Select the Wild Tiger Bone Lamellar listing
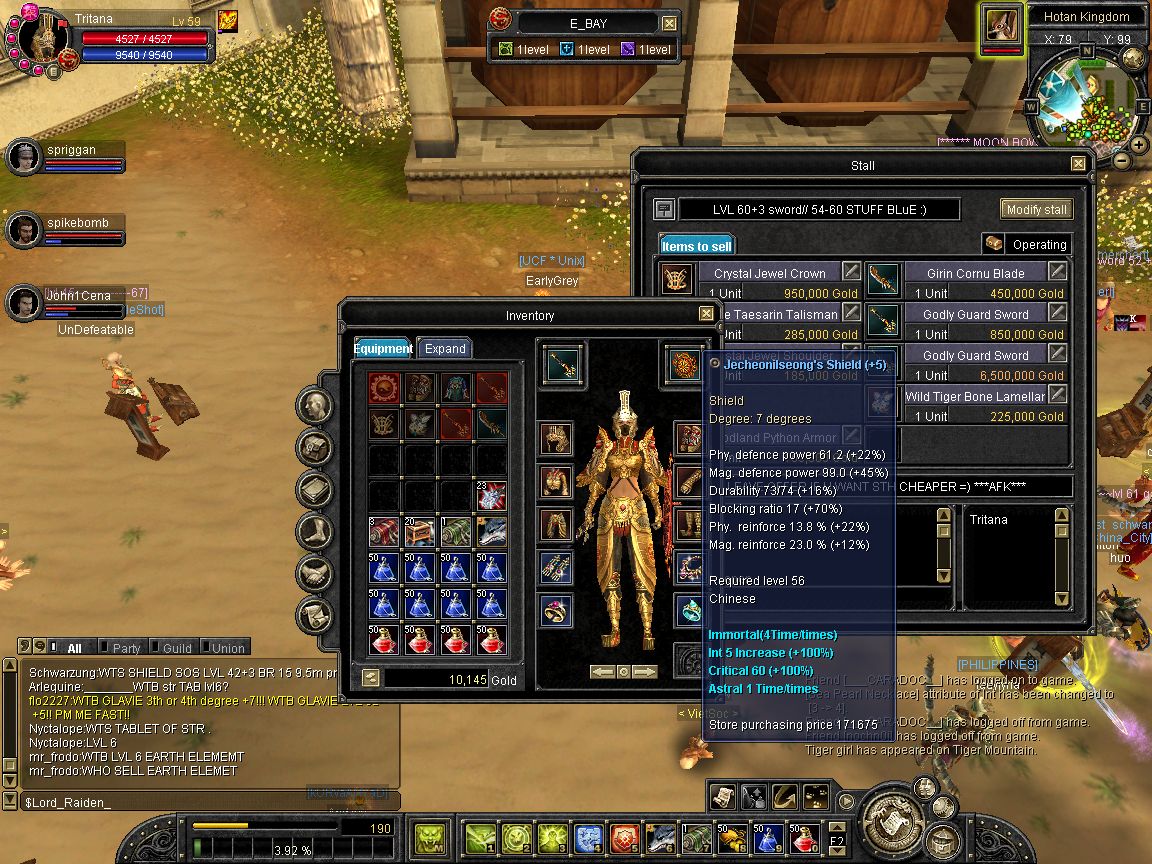Screen dimensions: 1152x864 tap(974, 397)
